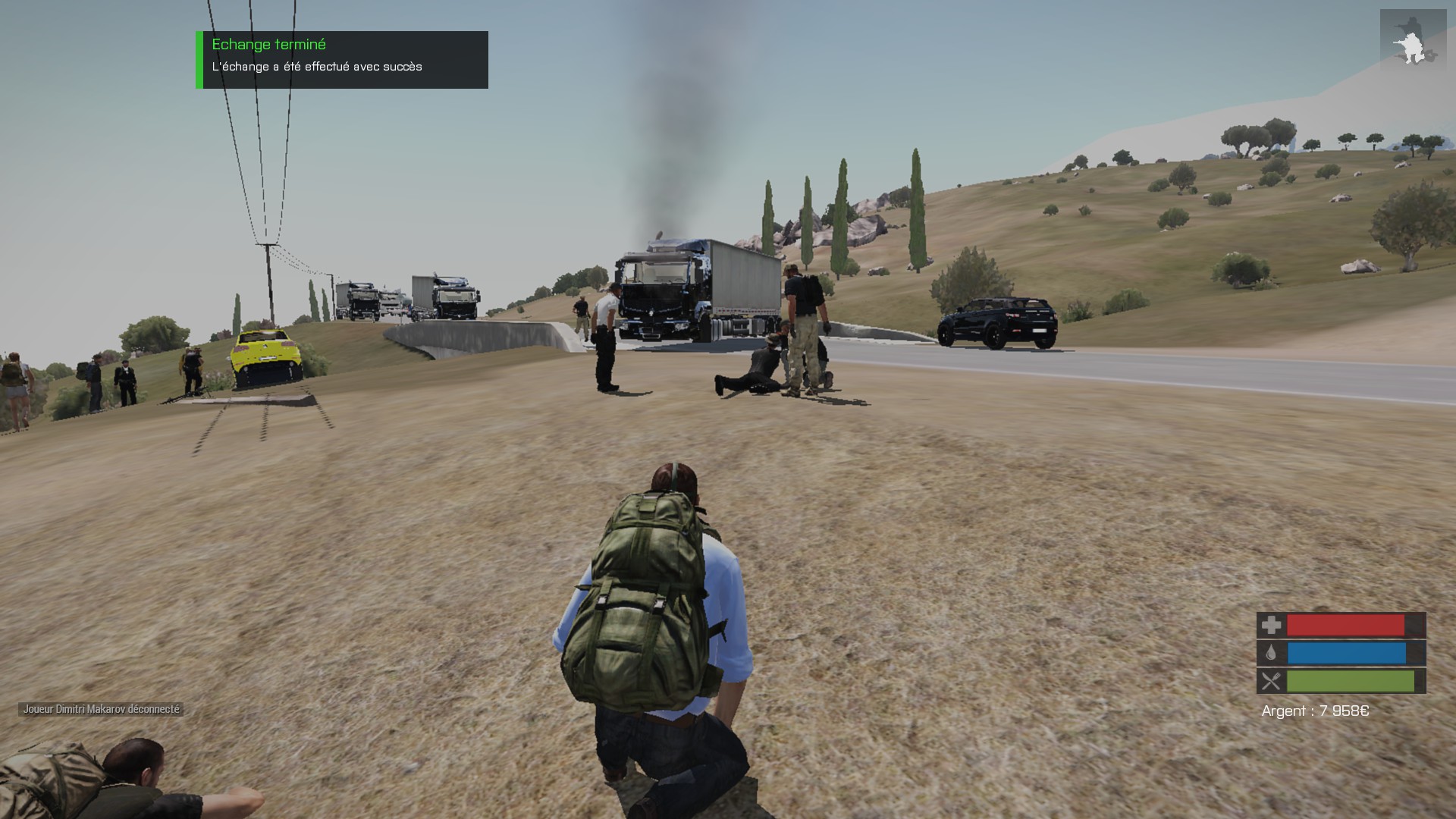Select the health cross icon
This screenshot has height=819, width=1456.
click(1271, 625)
